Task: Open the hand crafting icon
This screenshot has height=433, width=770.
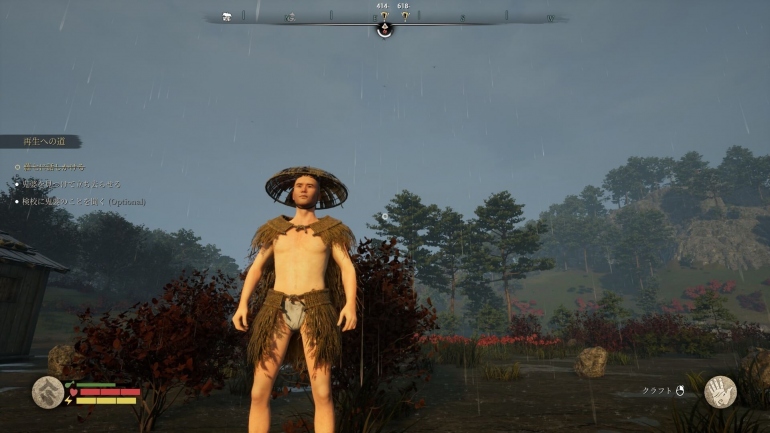Action: [x=720, y=391]
